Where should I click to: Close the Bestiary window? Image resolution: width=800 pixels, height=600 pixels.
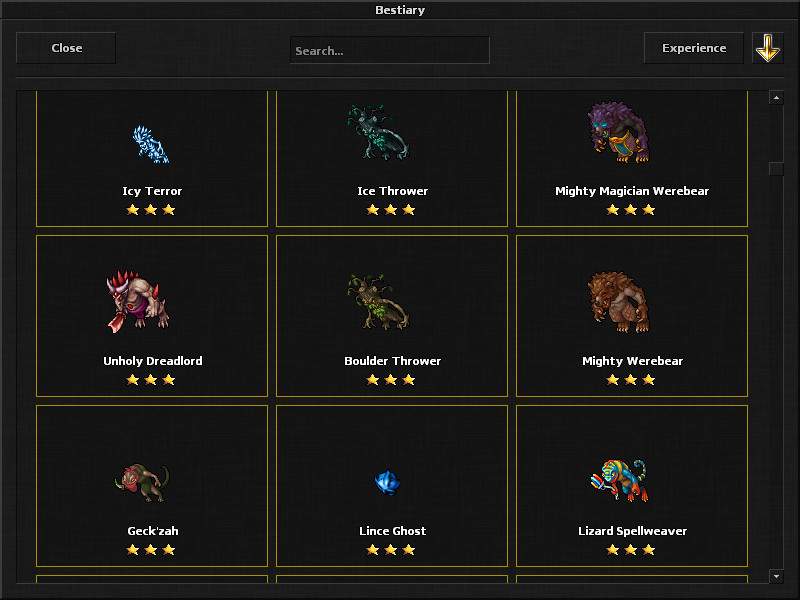click(x=66, y=48)
